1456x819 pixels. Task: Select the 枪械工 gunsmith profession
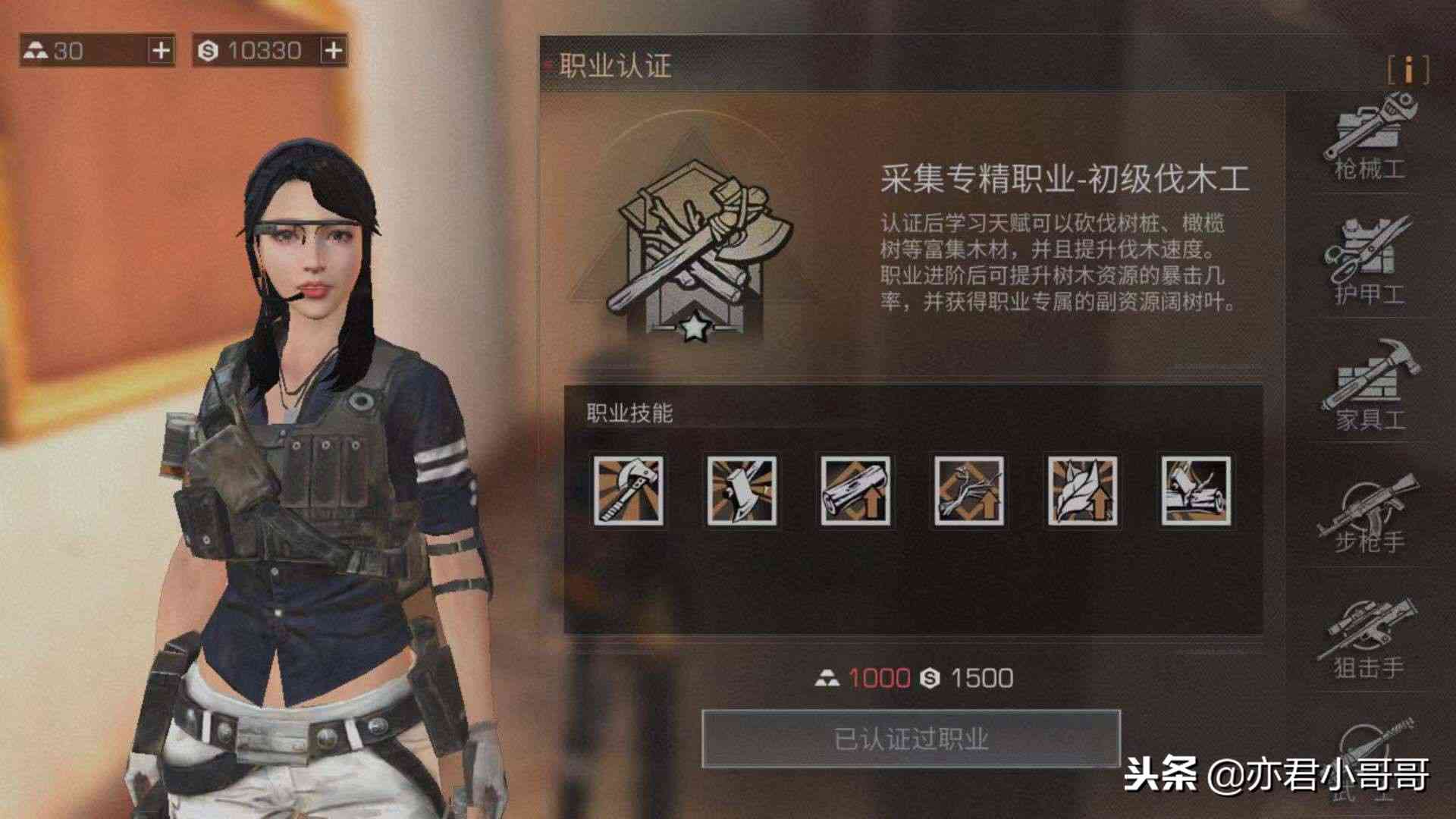click(1370, 138)
